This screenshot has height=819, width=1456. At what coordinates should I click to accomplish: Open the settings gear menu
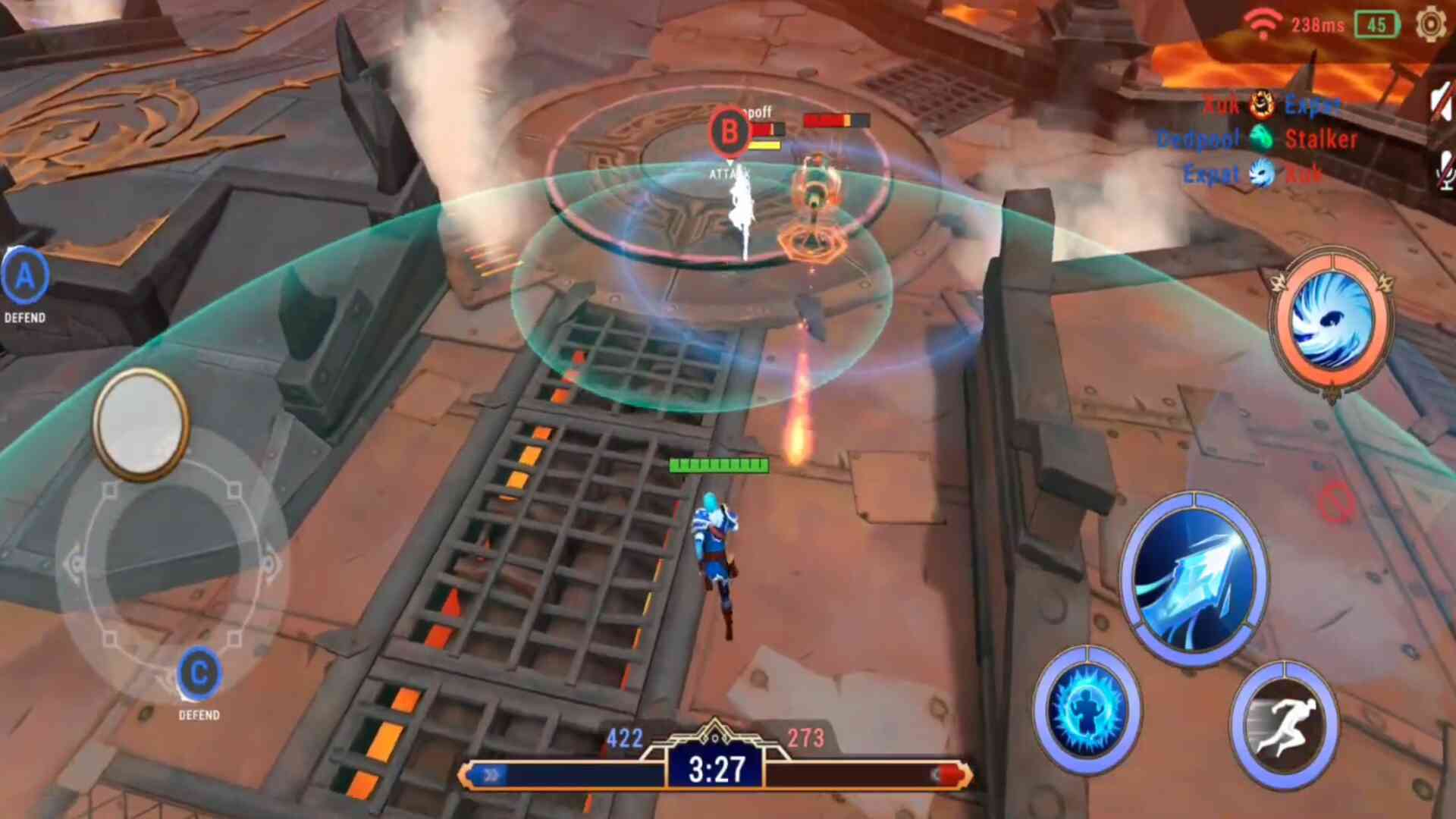[x=1430, y=24]
